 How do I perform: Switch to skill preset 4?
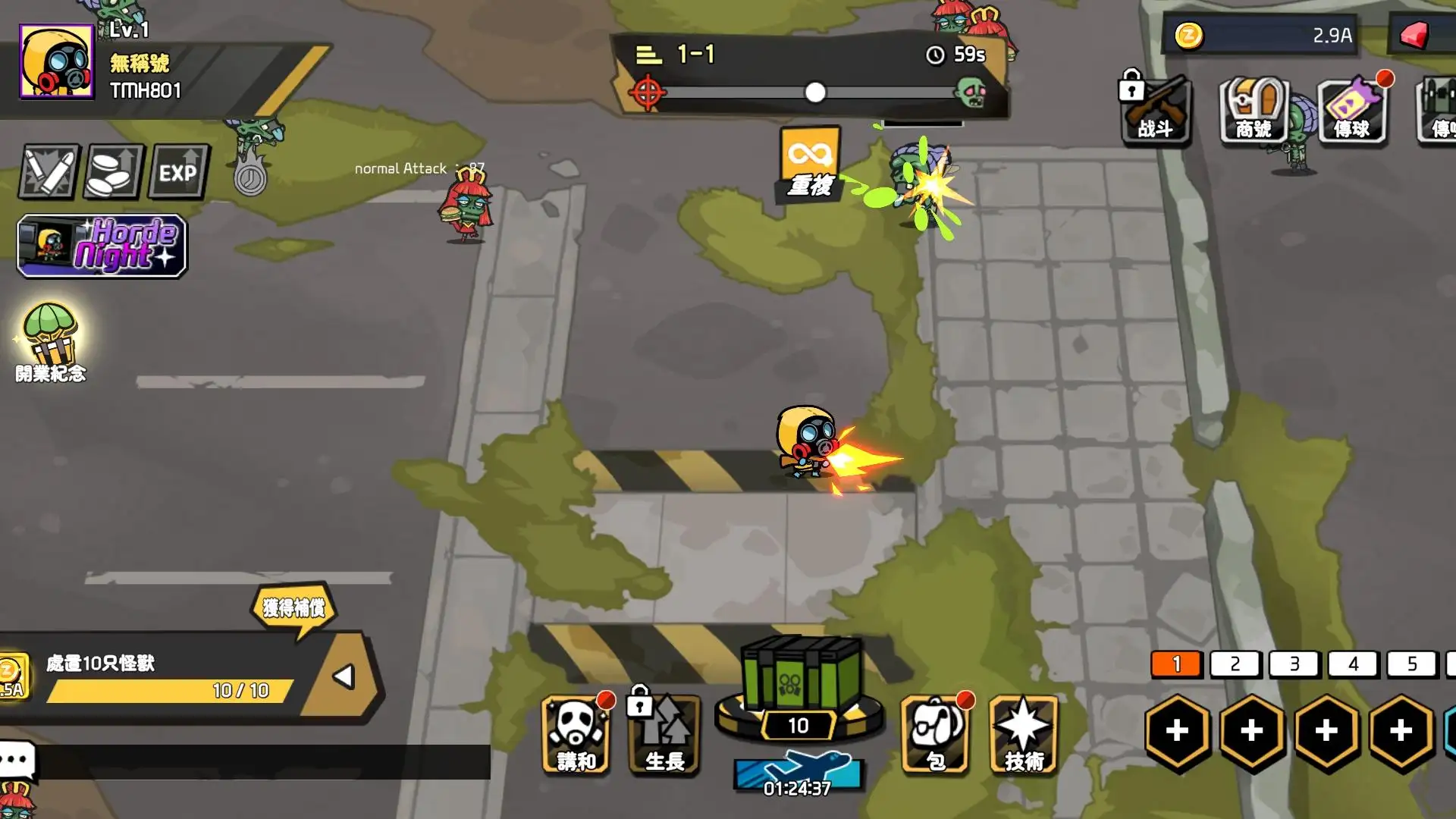(1354, 664)
